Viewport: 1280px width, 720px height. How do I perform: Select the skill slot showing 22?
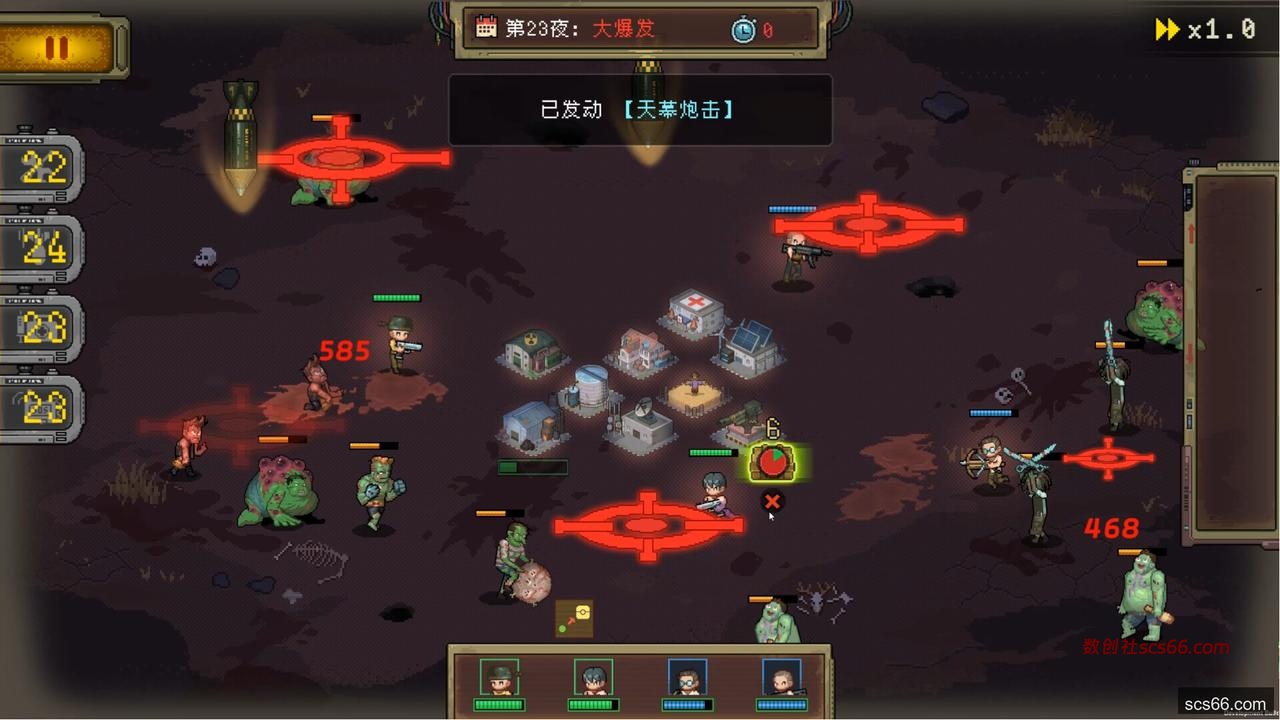pyautogui.click(x=43, y=169)
